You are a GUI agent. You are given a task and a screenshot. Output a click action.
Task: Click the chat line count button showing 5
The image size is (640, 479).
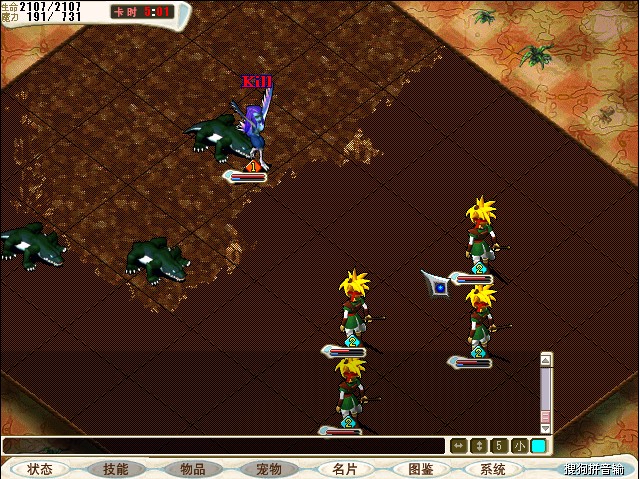(499, 446)
